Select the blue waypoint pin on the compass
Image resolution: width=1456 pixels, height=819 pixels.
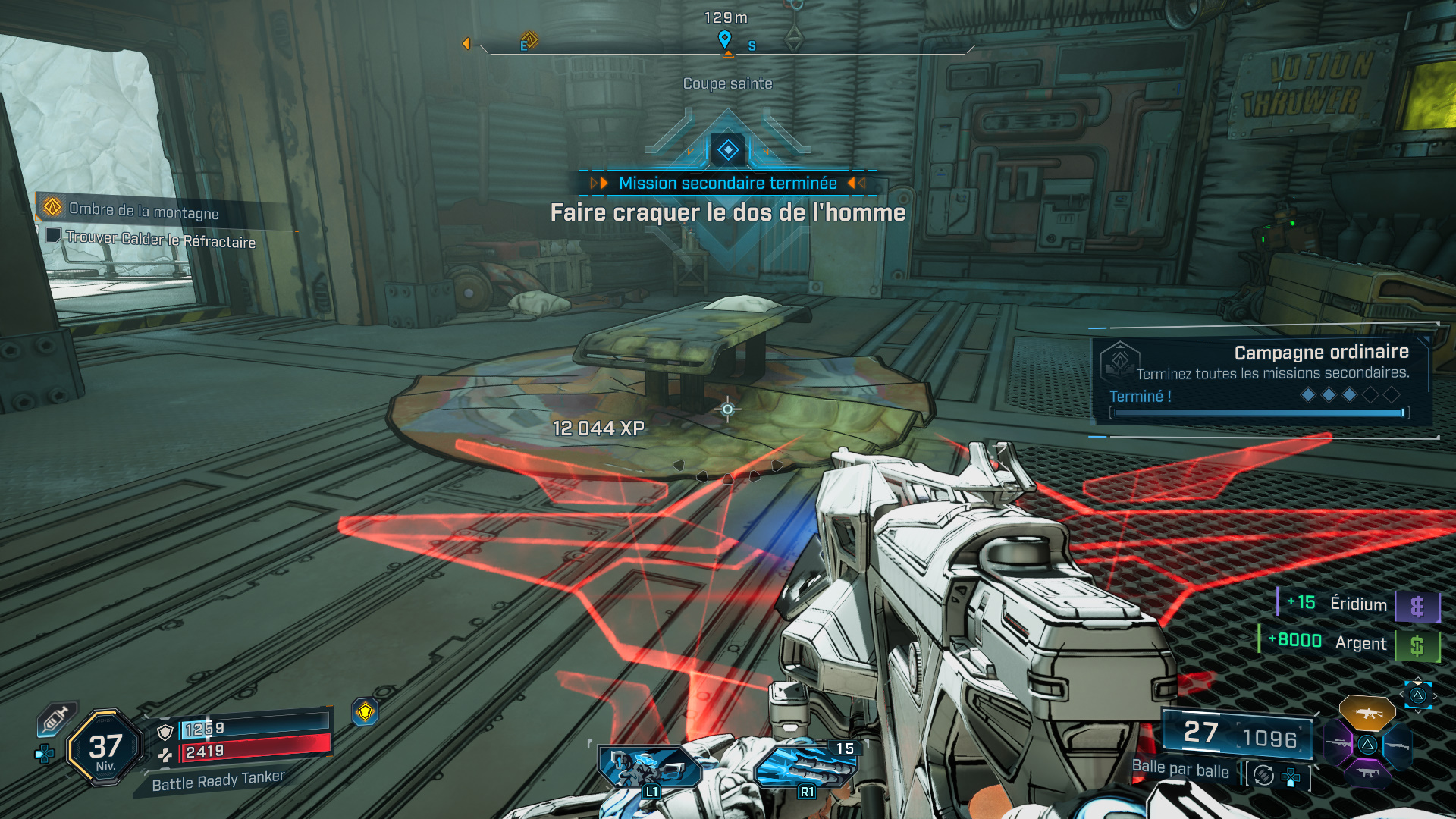(724, 38)
